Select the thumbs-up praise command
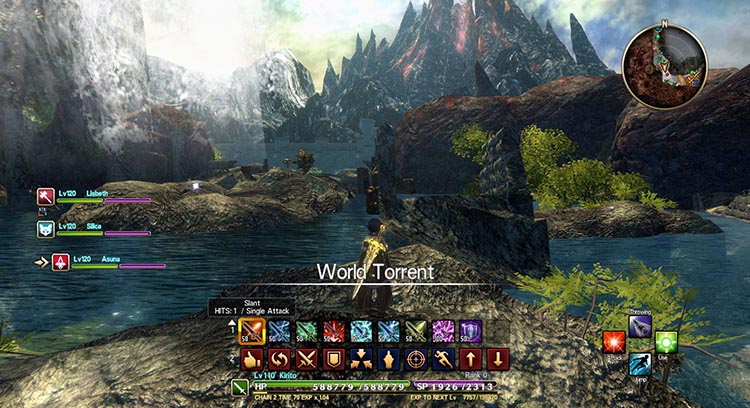The image size is (750, 408). (250, 358)
